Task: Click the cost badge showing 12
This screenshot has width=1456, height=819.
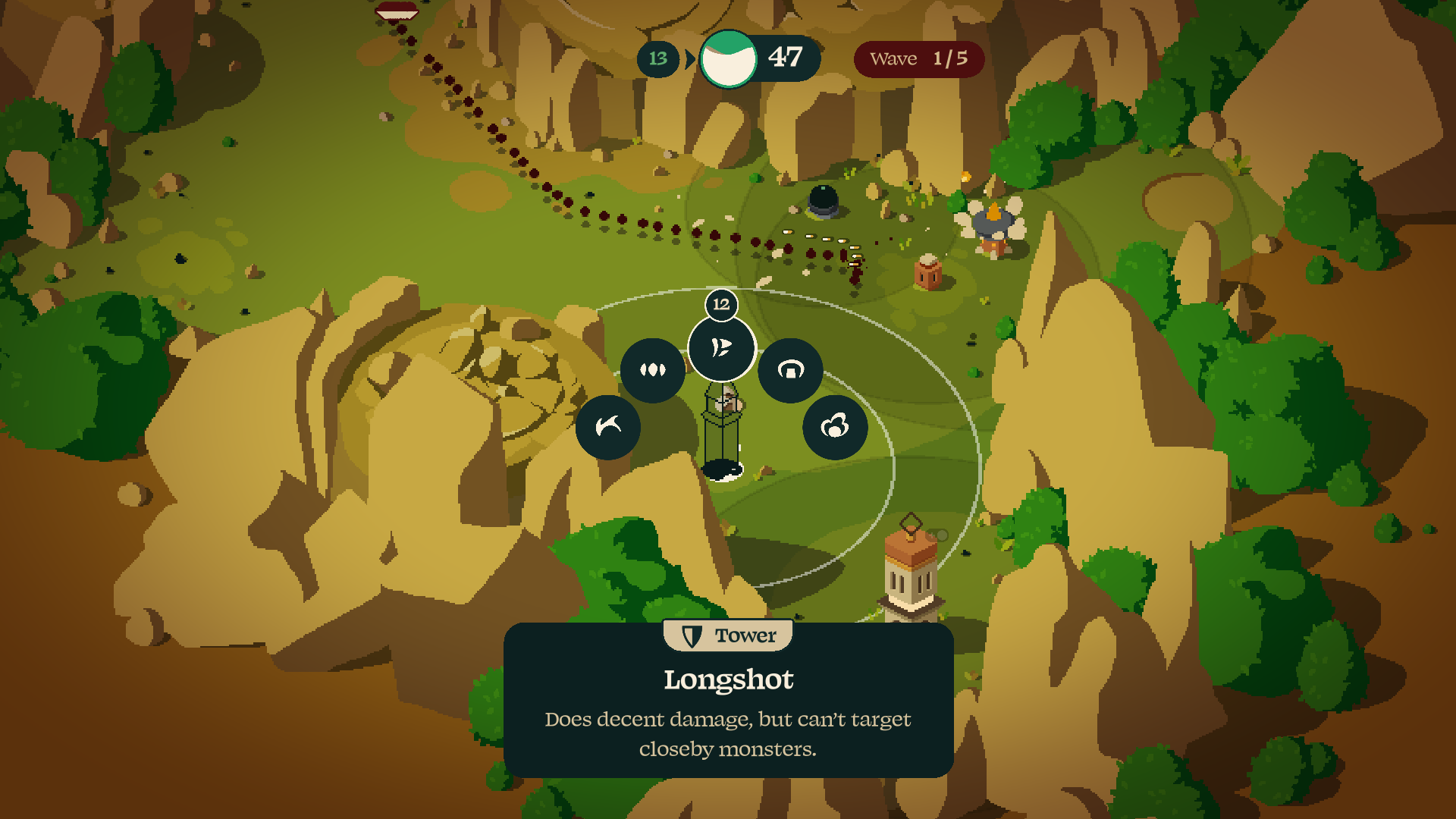Action: point(720,304)
